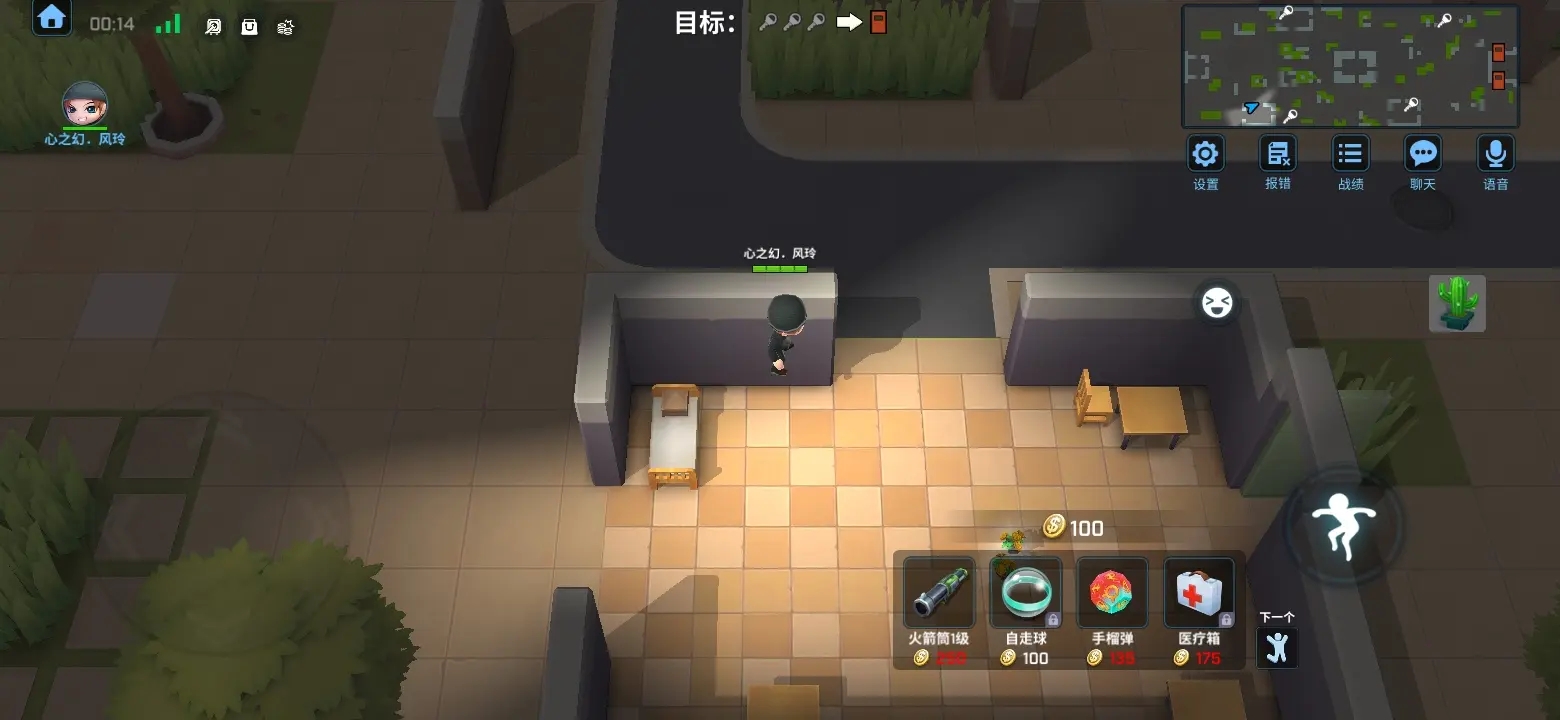Tap the 下一个 next disguise button
This screenshot has width=1560, height=720.
(1276, 646)
